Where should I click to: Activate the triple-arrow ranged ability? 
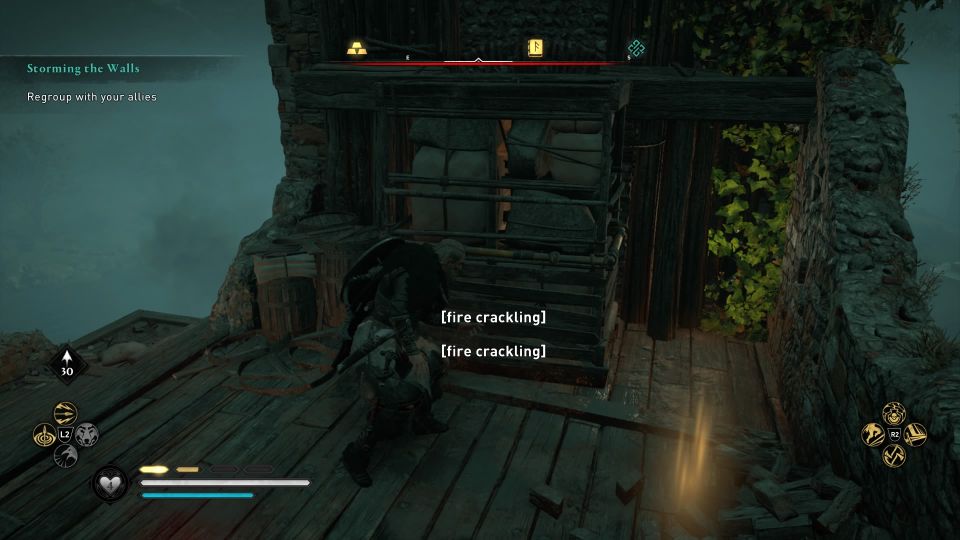(x=65, y=414)
